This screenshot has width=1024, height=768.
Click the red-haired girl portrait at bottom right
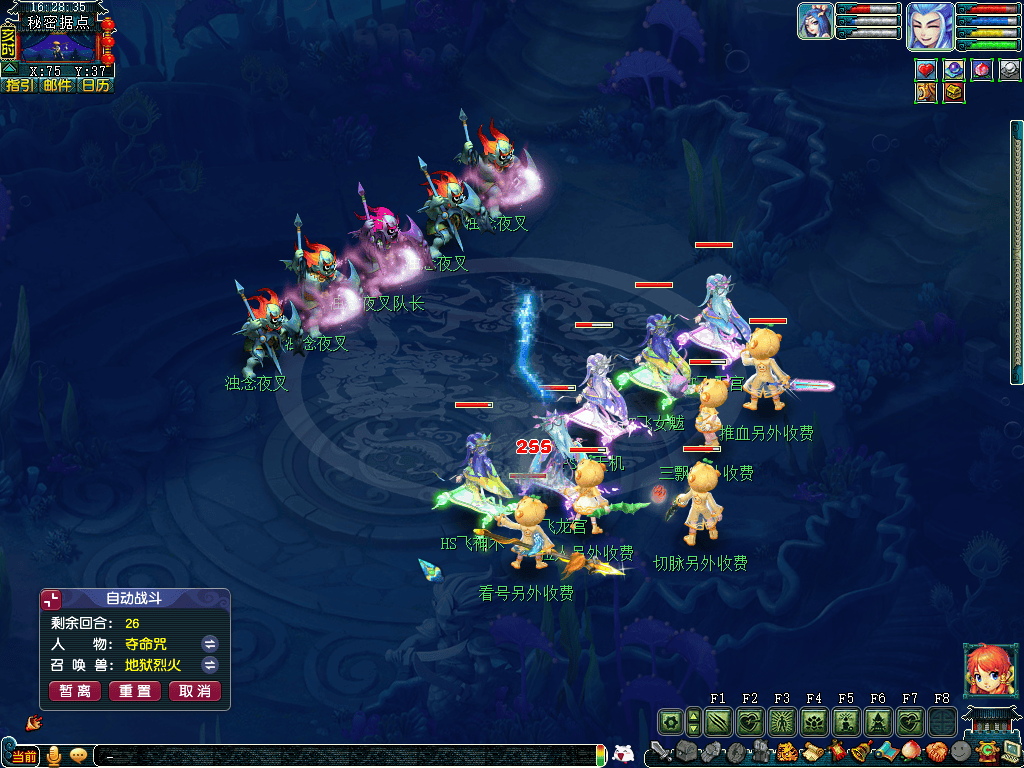(x=983, y=669)
